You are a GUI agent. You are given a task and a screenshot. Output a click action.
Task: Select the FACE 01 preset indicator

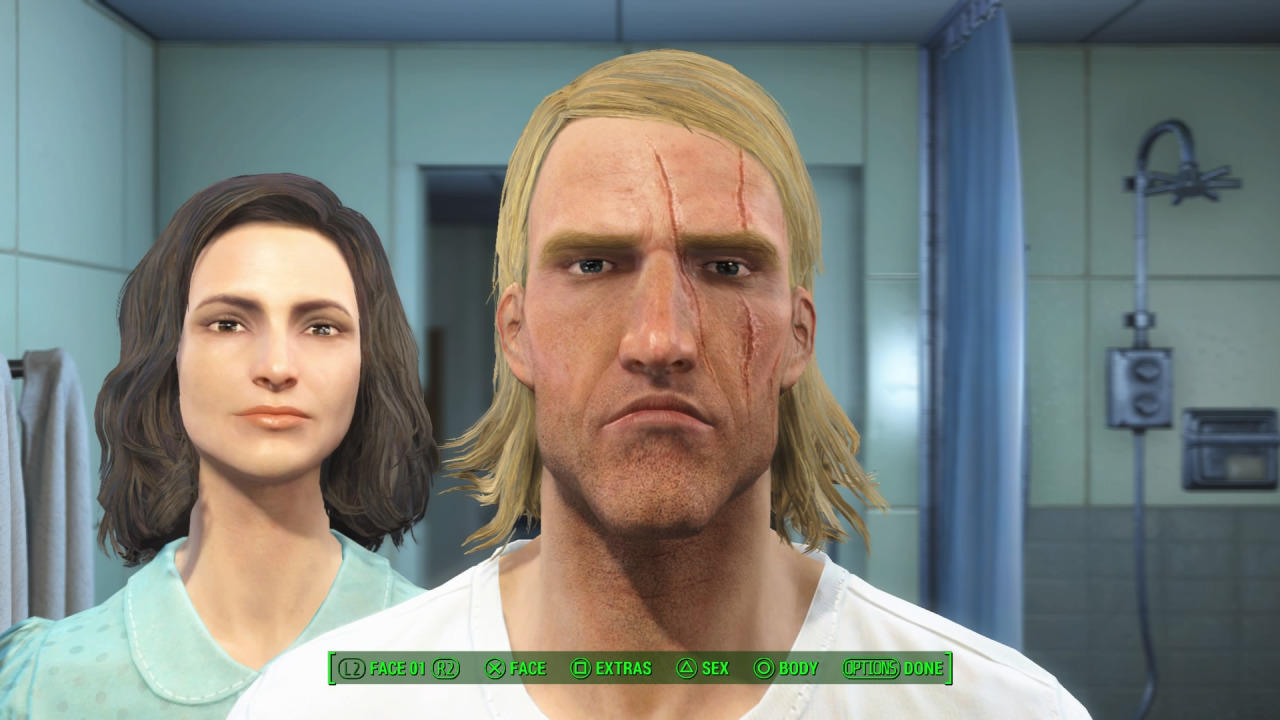point(396,668)
